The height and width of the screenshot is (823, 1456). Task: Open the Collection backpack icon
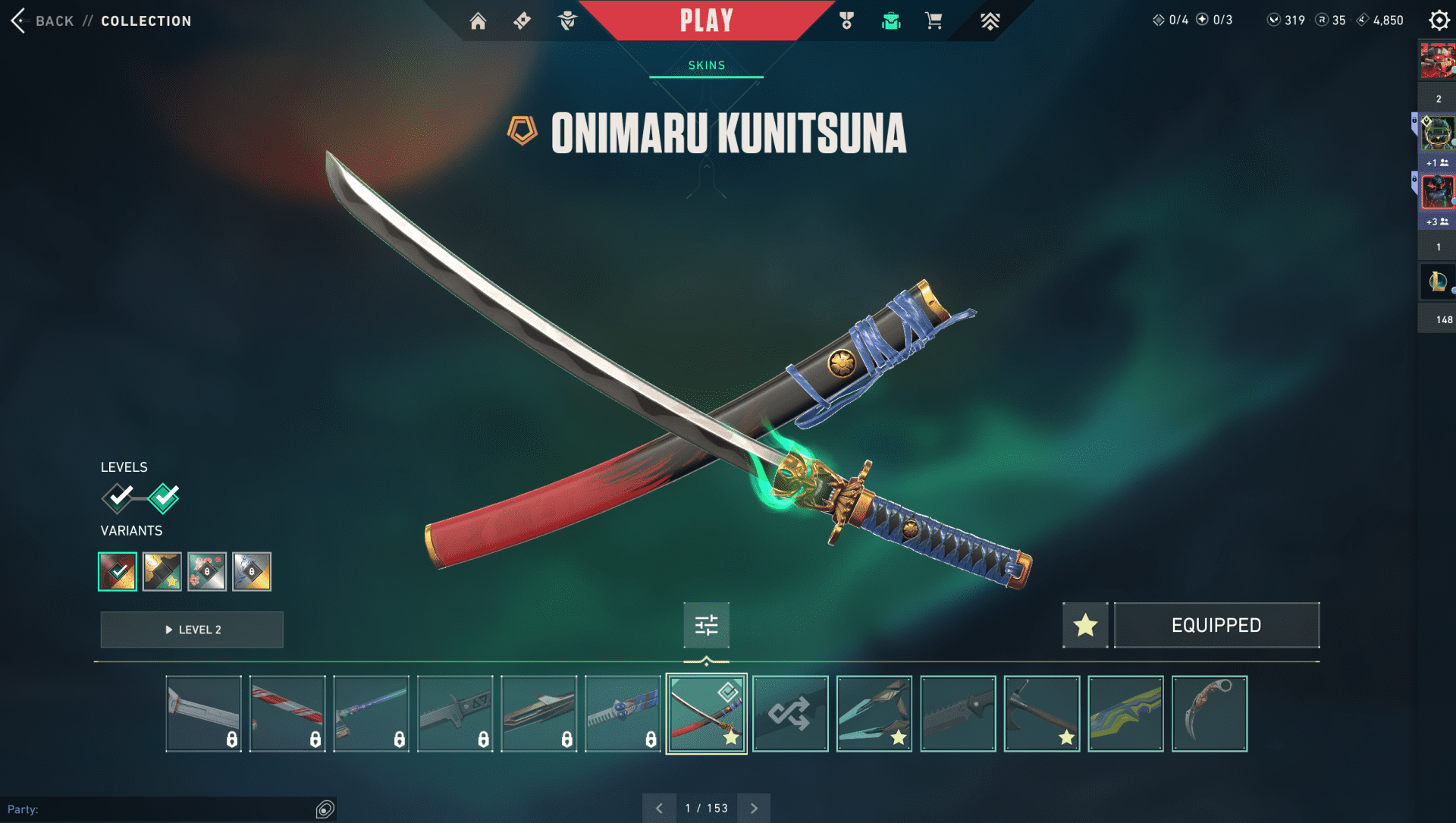[891, 20]
